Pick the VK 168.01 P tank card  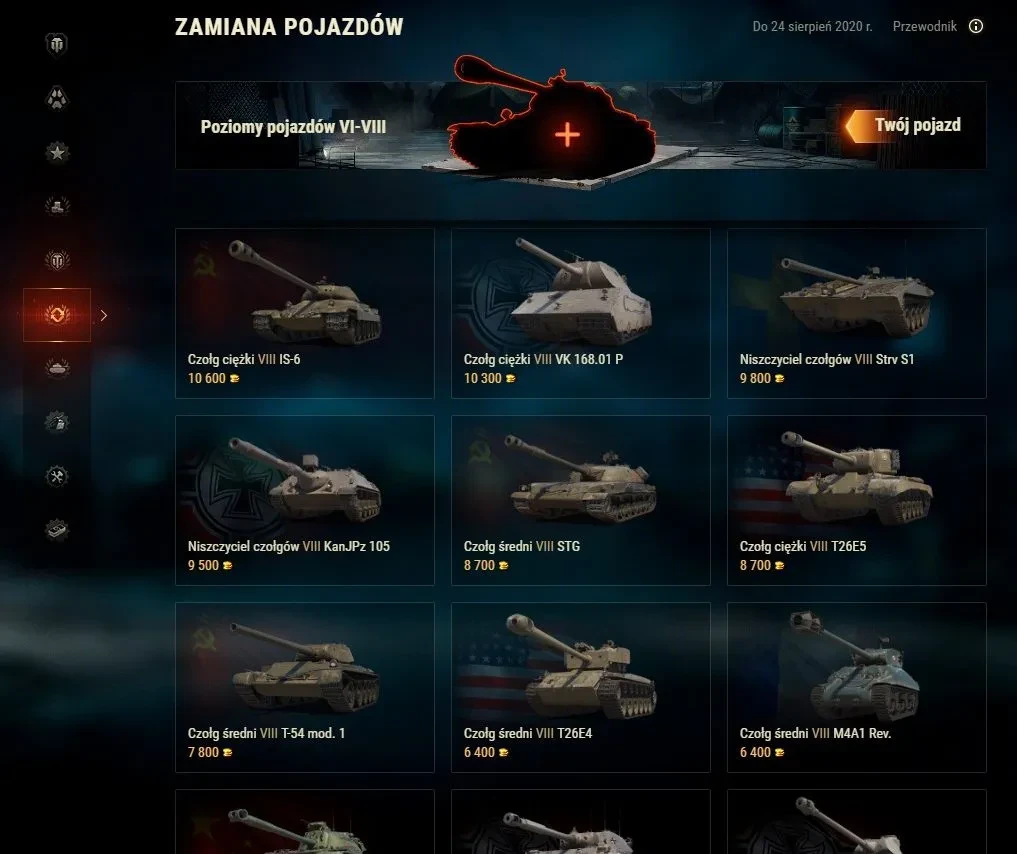[581, 313]
